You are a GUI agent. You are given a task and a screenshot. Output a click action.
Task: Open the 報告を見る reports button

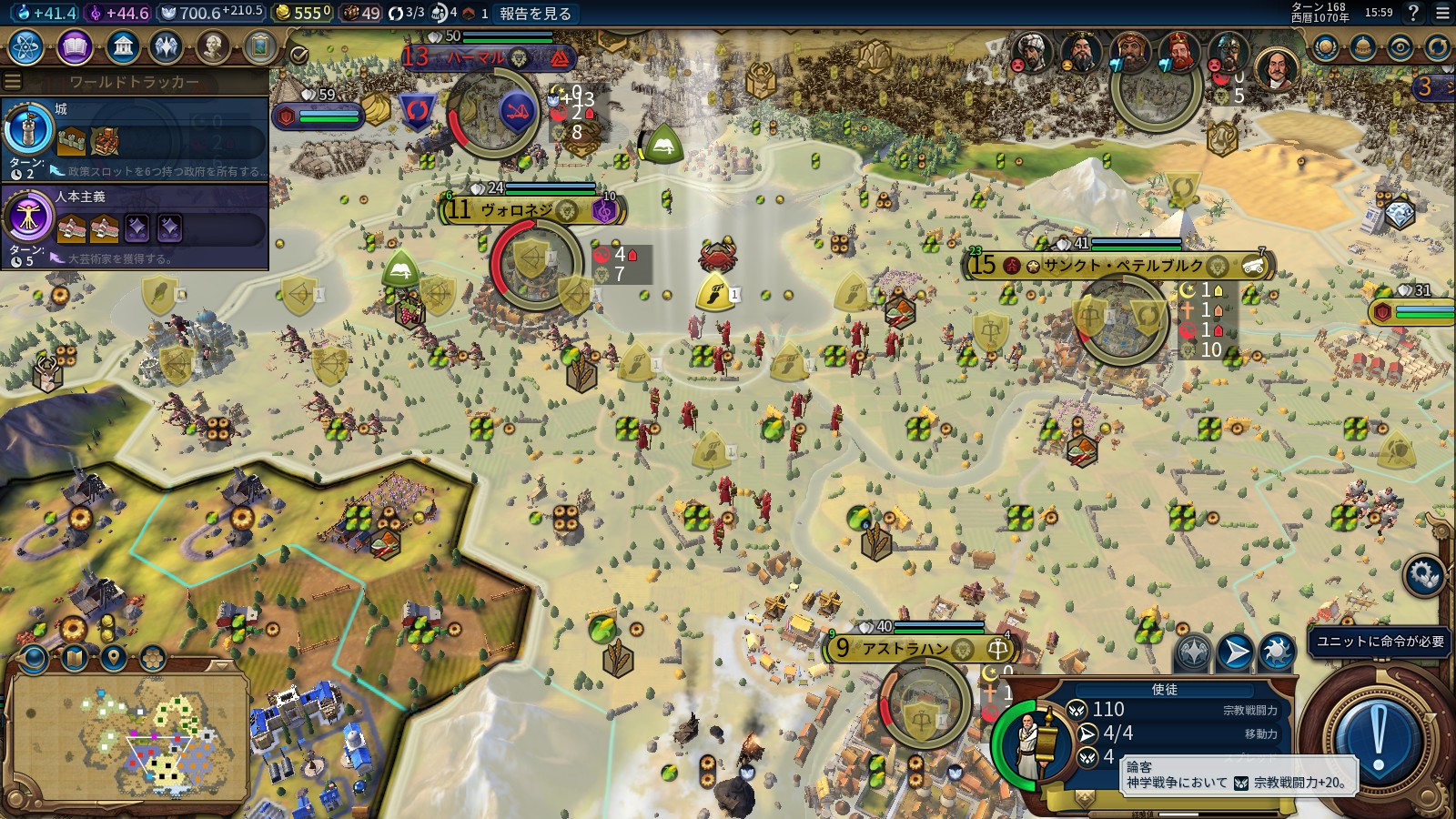535,13
